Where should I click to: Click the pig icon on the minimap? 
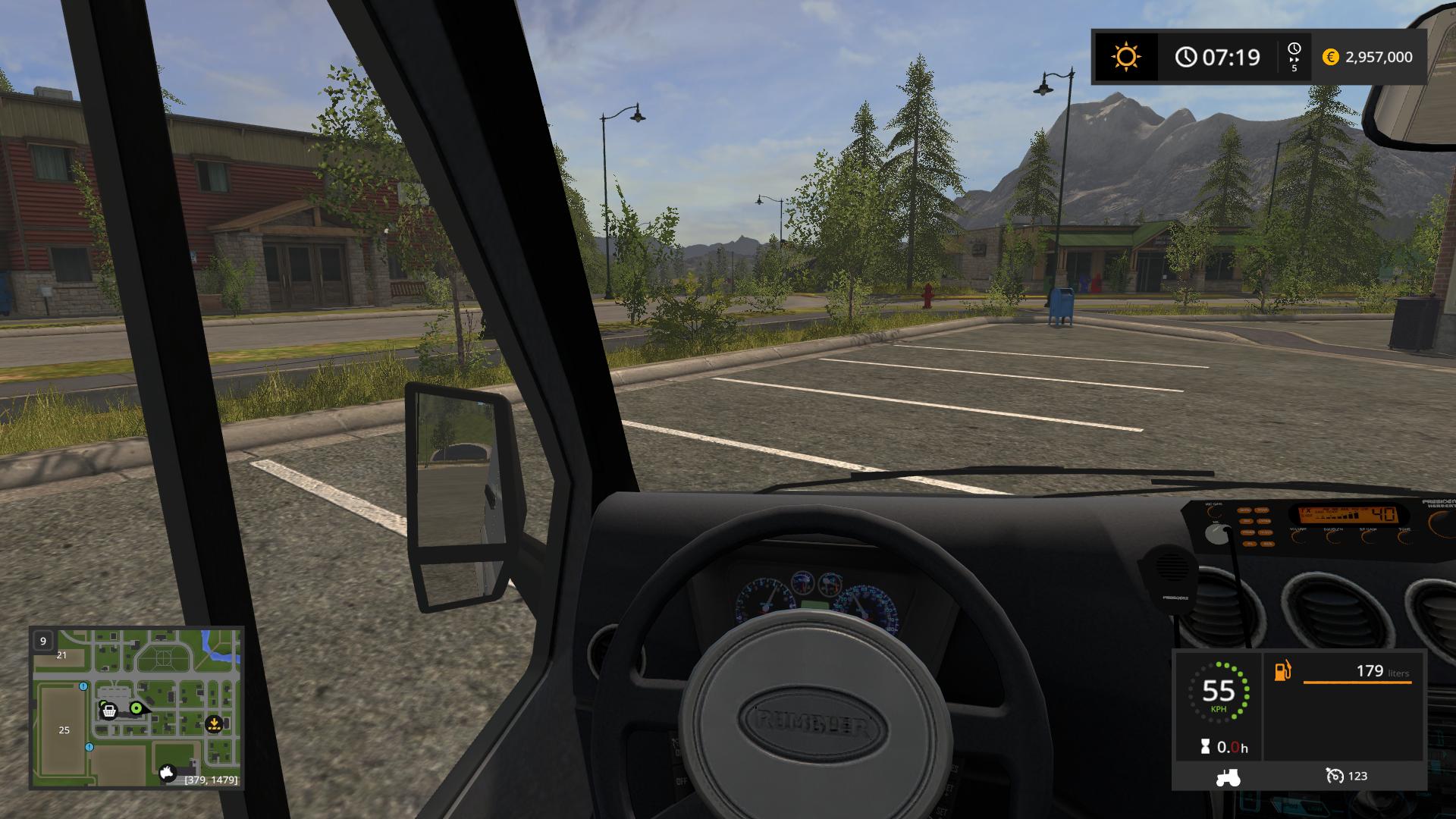(x=168, y=773)
